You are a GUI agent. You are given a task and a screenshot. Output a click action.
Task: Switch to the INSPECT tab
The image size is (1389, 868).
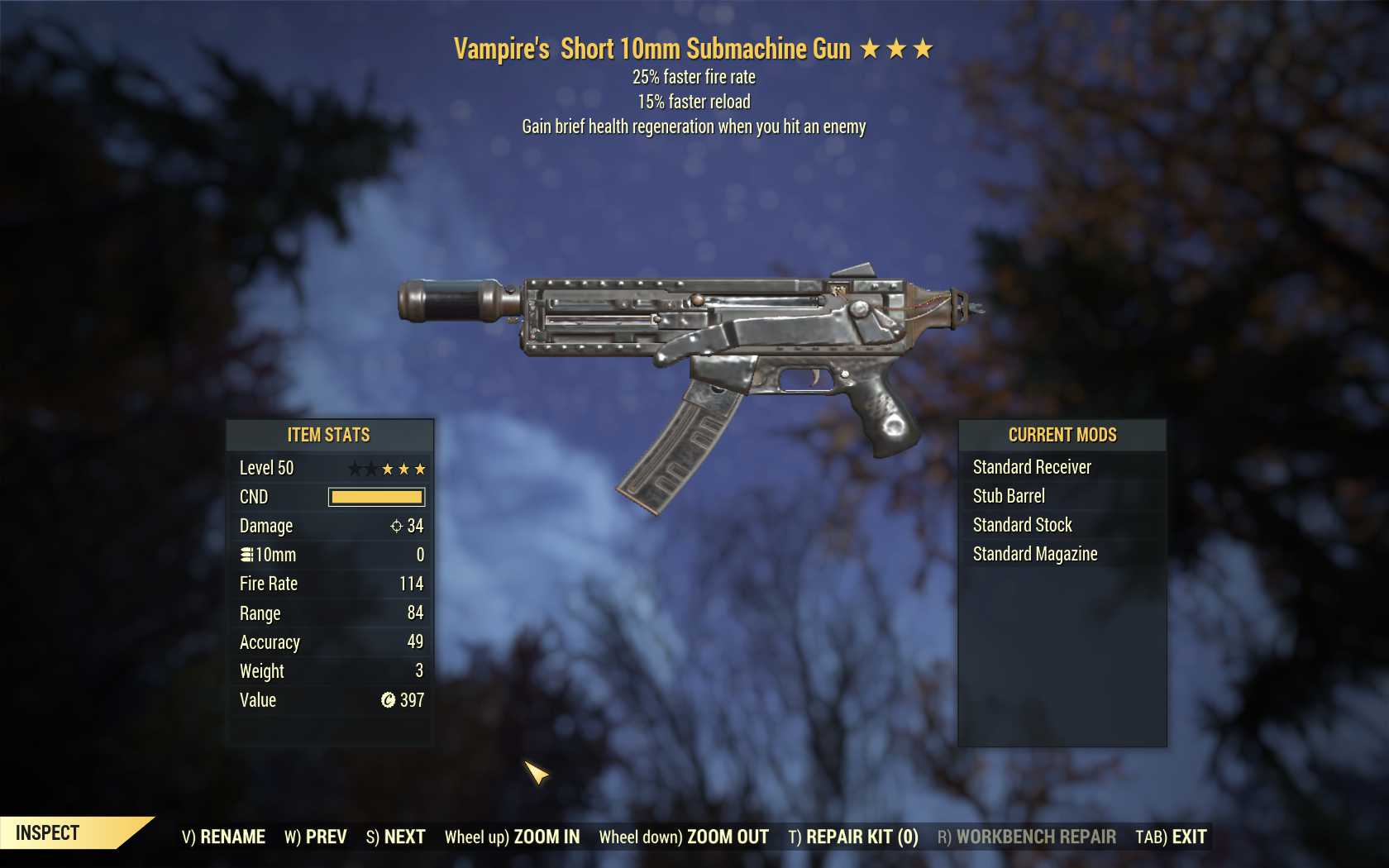[x=45, y=833]
